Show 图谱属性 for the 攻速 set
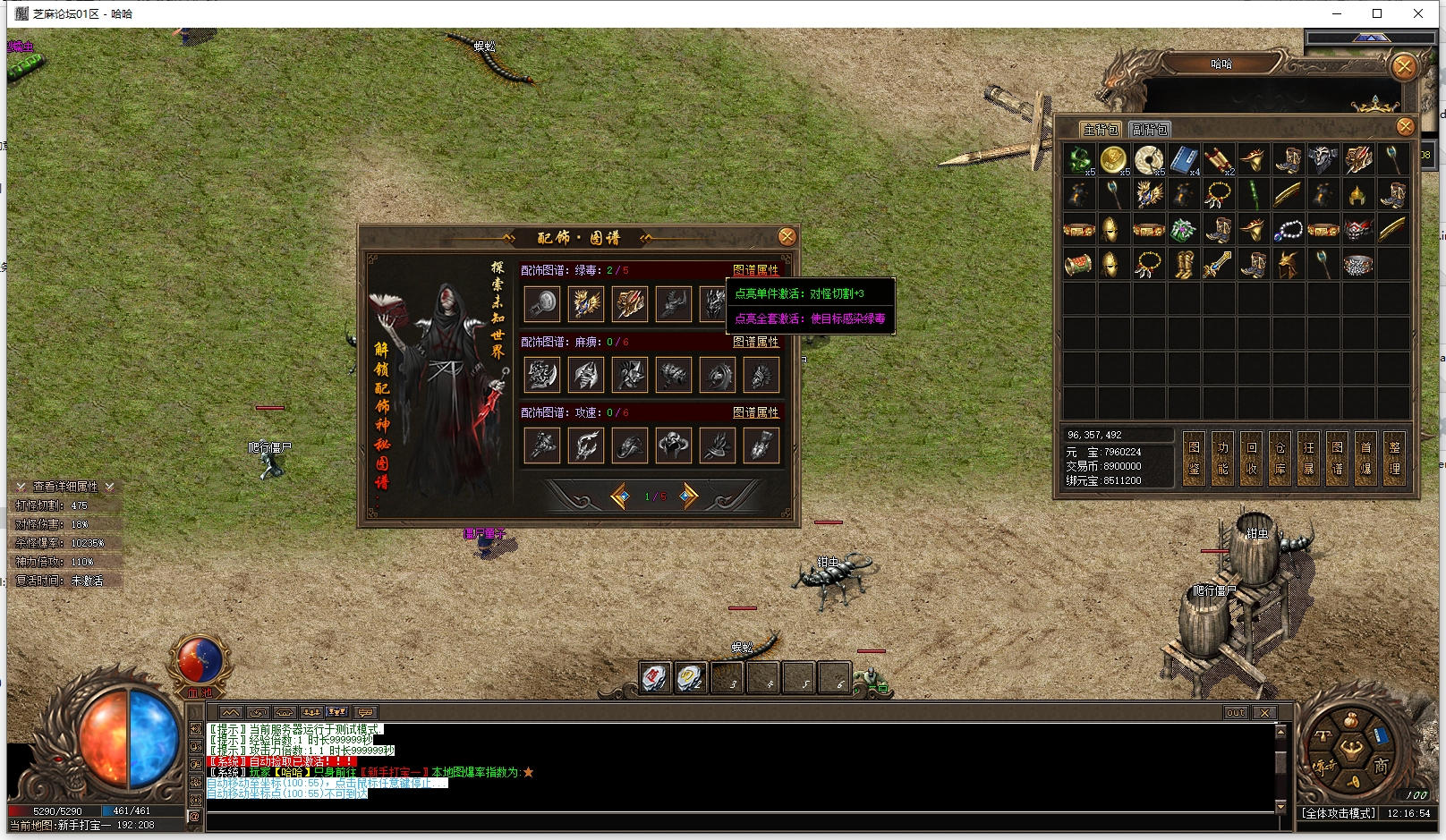1446x840 pixels. point(755,412)
